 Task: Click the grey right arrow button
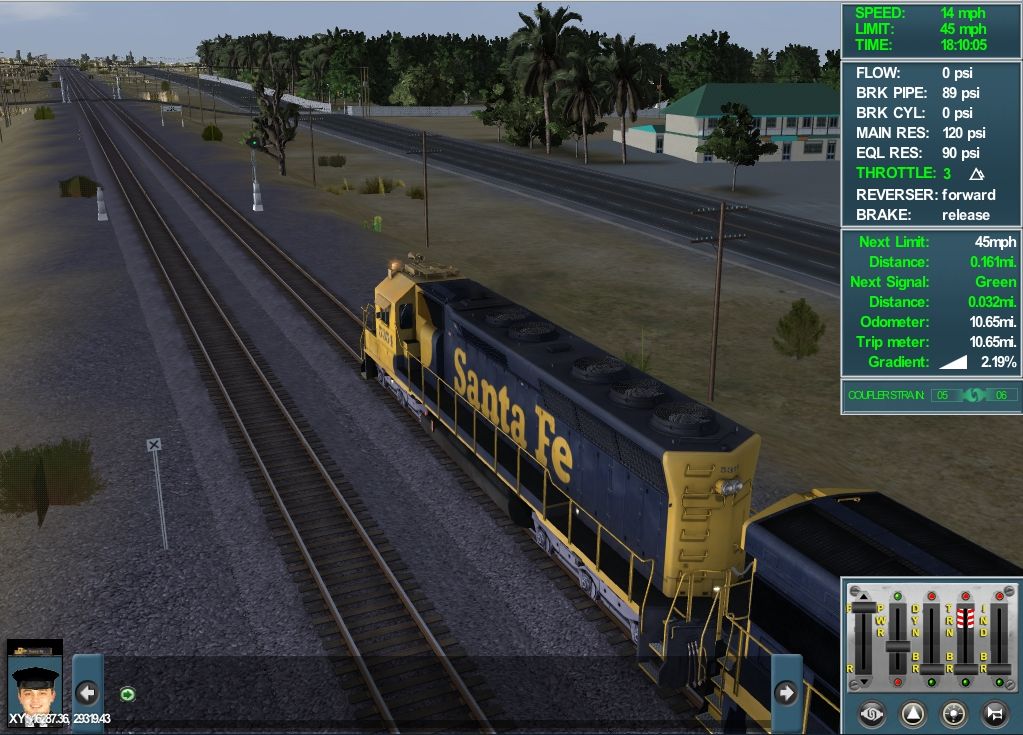pos(786,692)
